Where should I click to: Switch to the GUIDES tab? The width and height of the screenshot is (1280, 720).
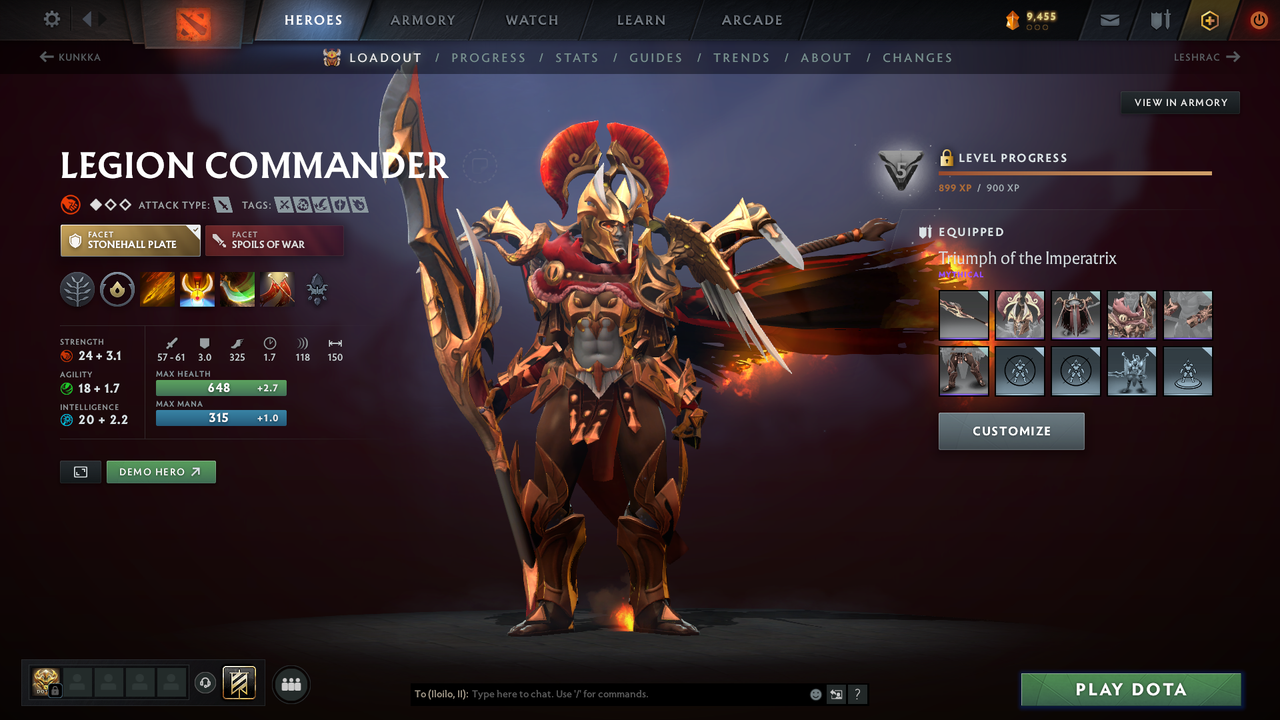point(656,57)
